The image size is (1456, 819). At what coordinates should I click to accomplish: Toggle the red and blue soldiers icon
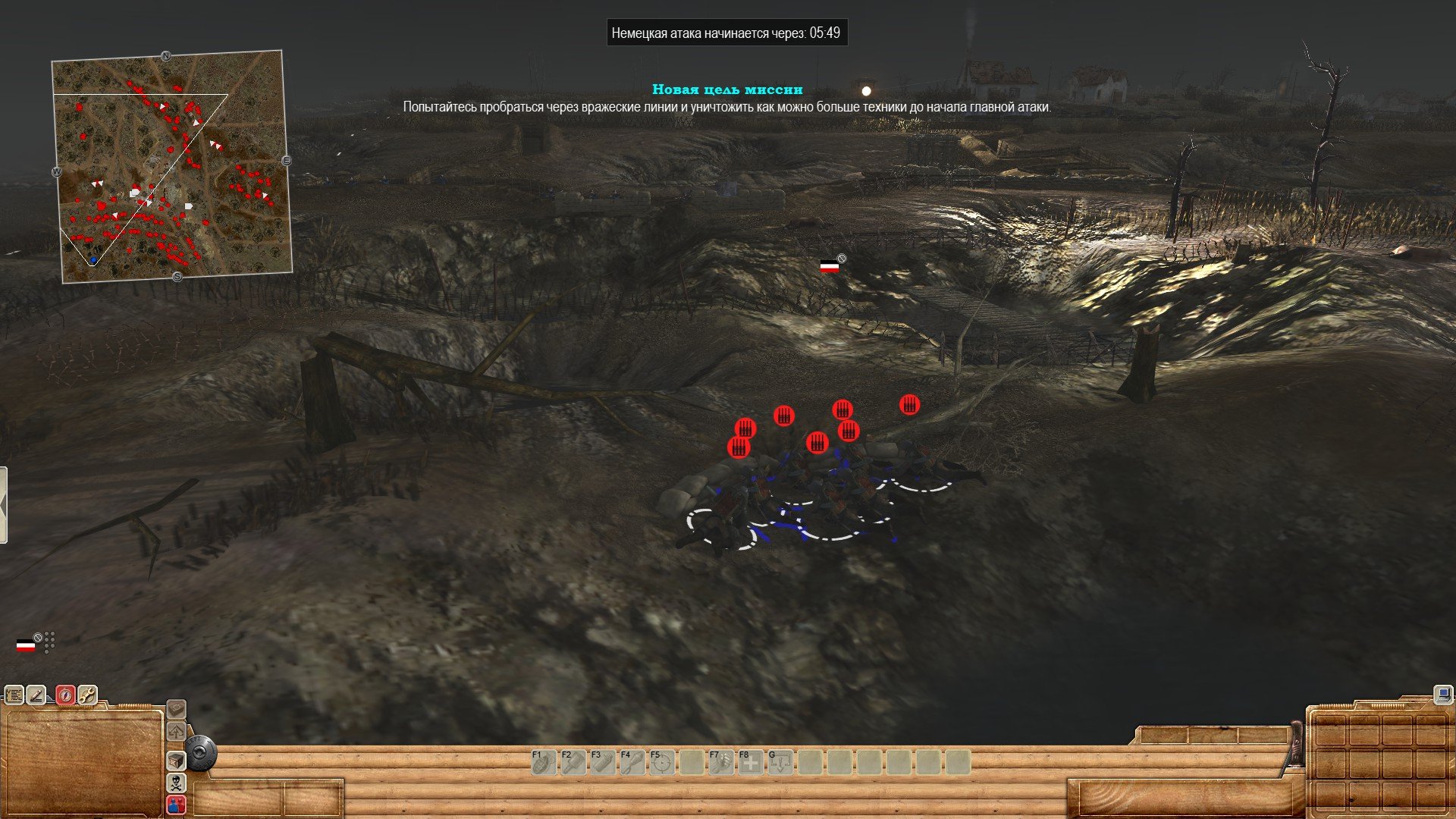[x=176, y=805]
